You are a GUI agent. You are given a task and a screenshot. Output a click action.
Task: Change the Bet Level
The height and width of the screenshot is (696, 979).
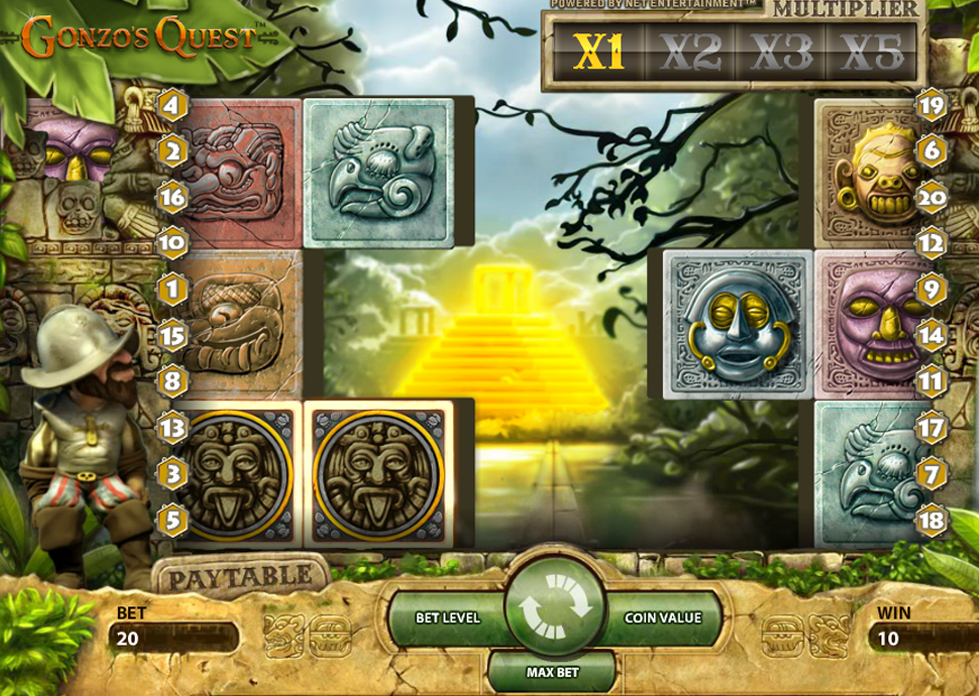(448, 617)
